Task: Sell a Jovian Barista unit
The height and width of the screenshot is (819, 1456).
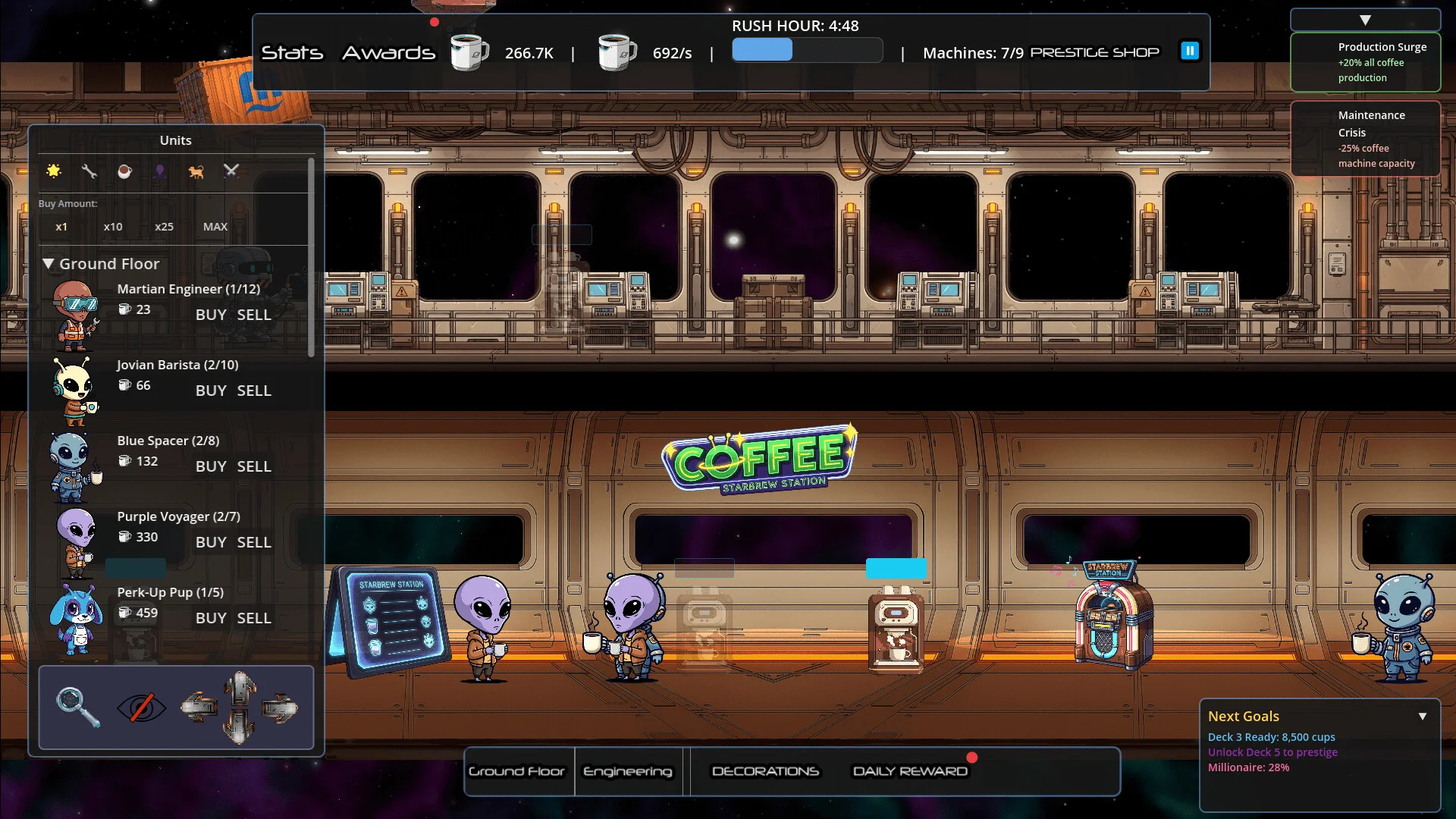Action: [254, 391]
